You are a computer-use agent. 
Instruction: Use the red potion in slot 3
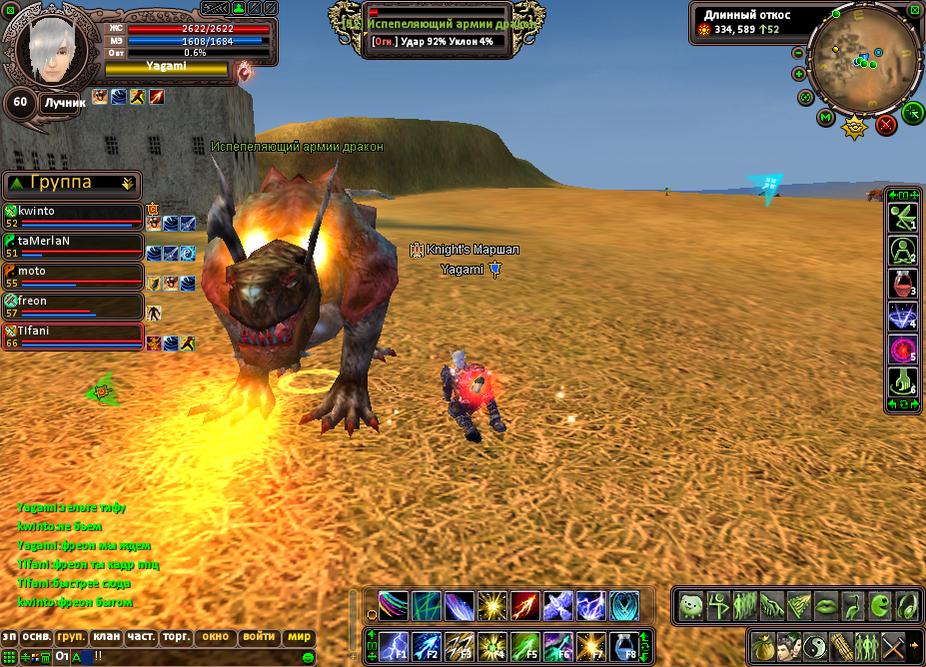(903, 283)
